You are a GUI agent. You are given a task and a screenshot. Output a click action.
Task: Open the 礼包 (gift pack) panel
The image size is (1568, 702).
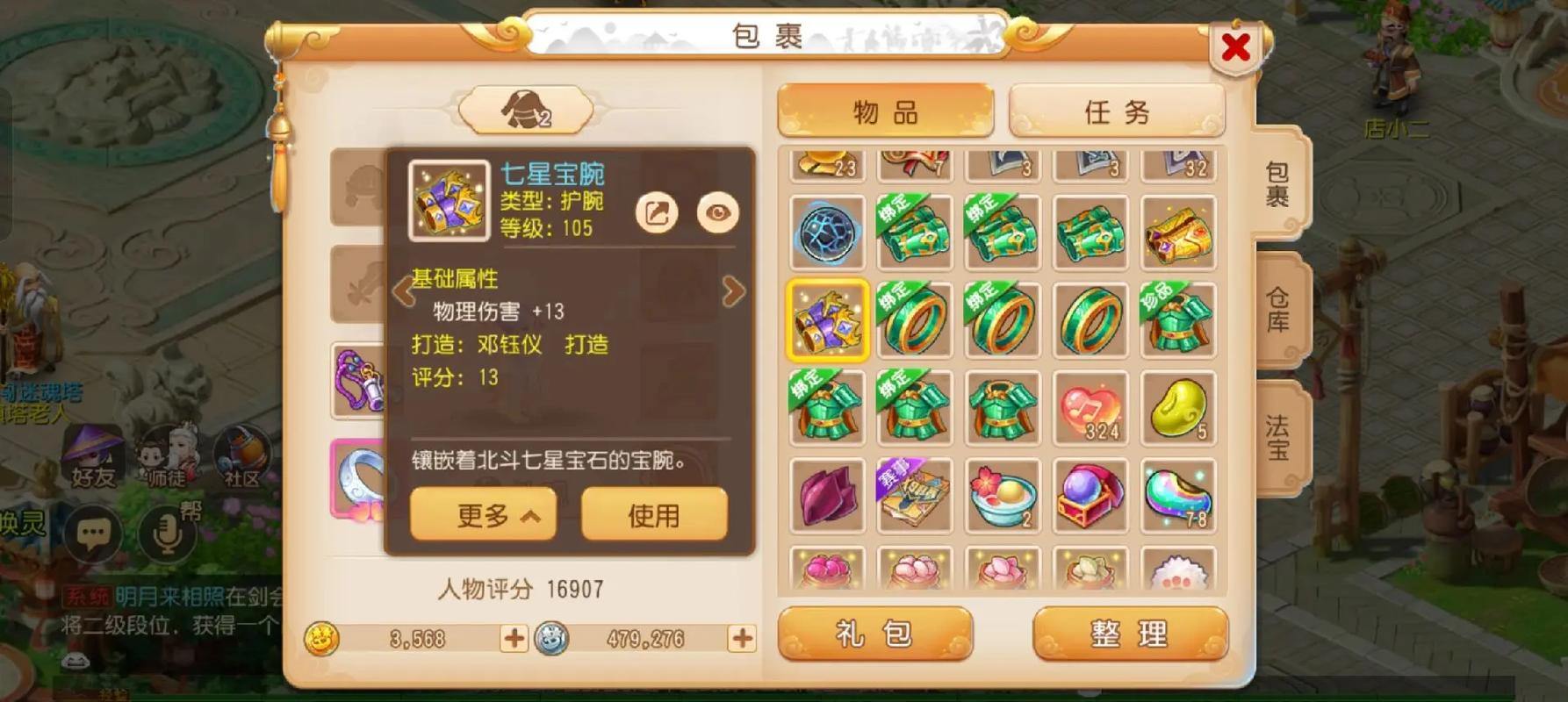(874, 634)
